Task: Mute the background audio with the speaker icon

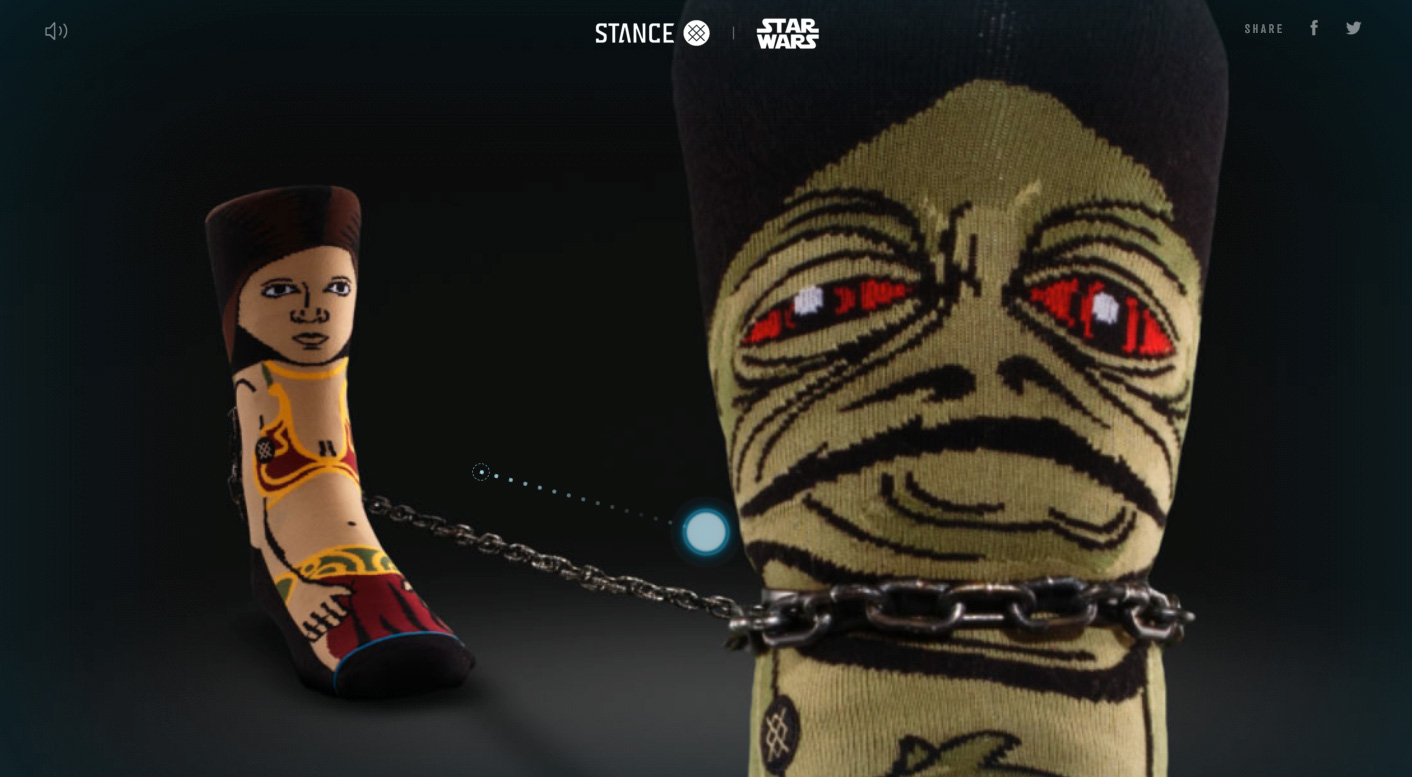Action: 56,30
